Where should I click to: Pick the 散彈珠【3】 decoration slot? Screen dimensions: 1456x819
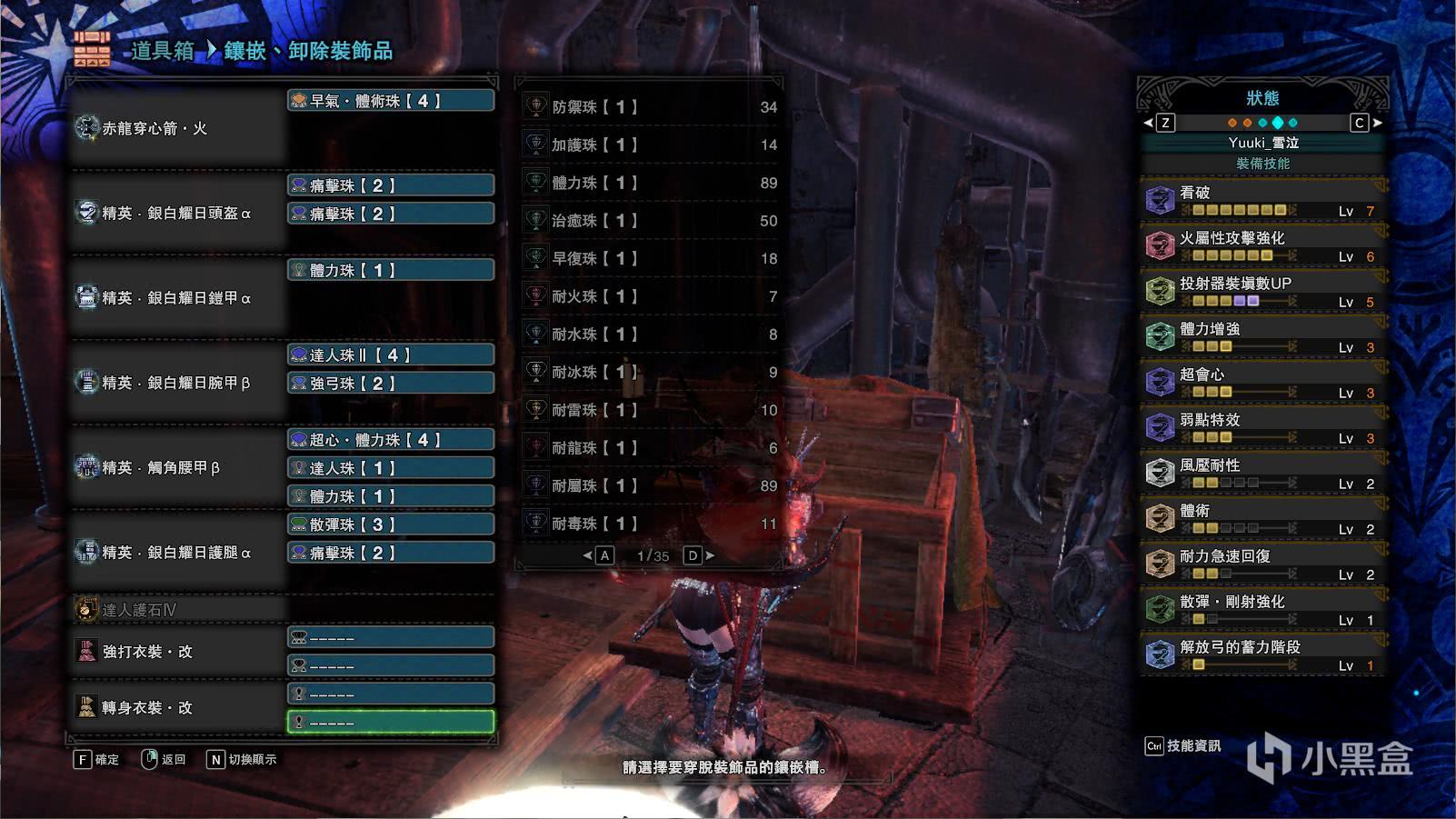pyautogui.click(x=391, y=524)
